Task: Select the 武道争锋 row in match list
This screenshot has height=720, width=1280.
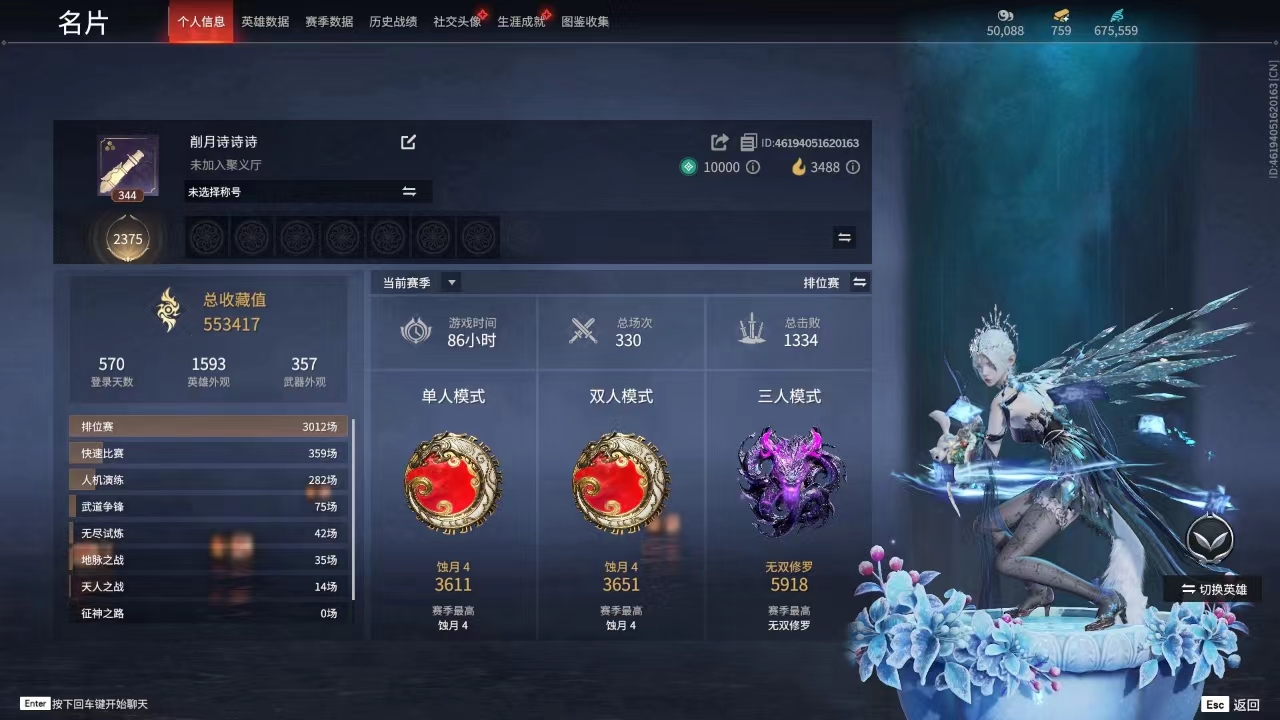Action: [207, 506]
